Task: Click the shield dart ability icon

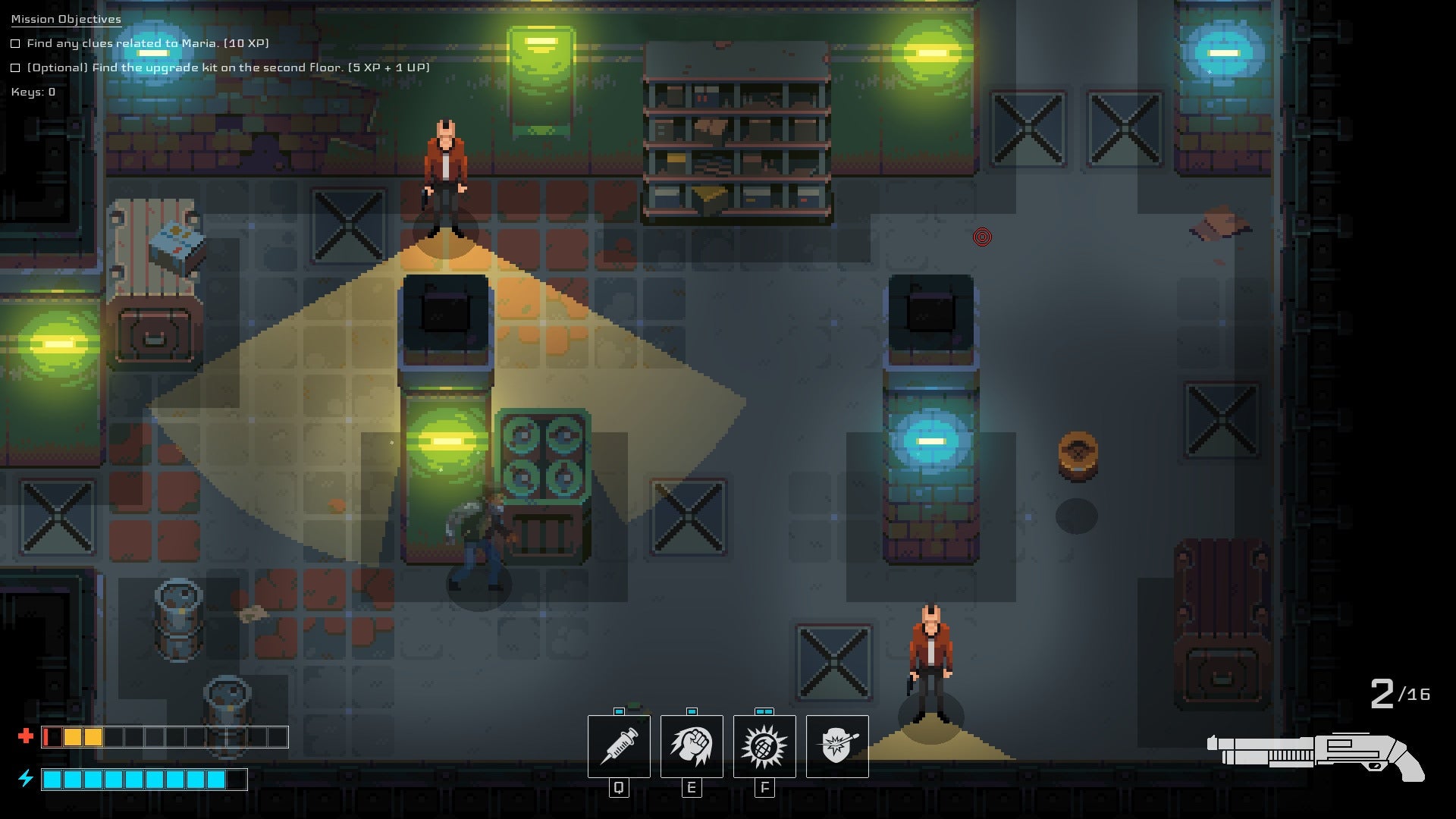Action: tap(837, 746)
